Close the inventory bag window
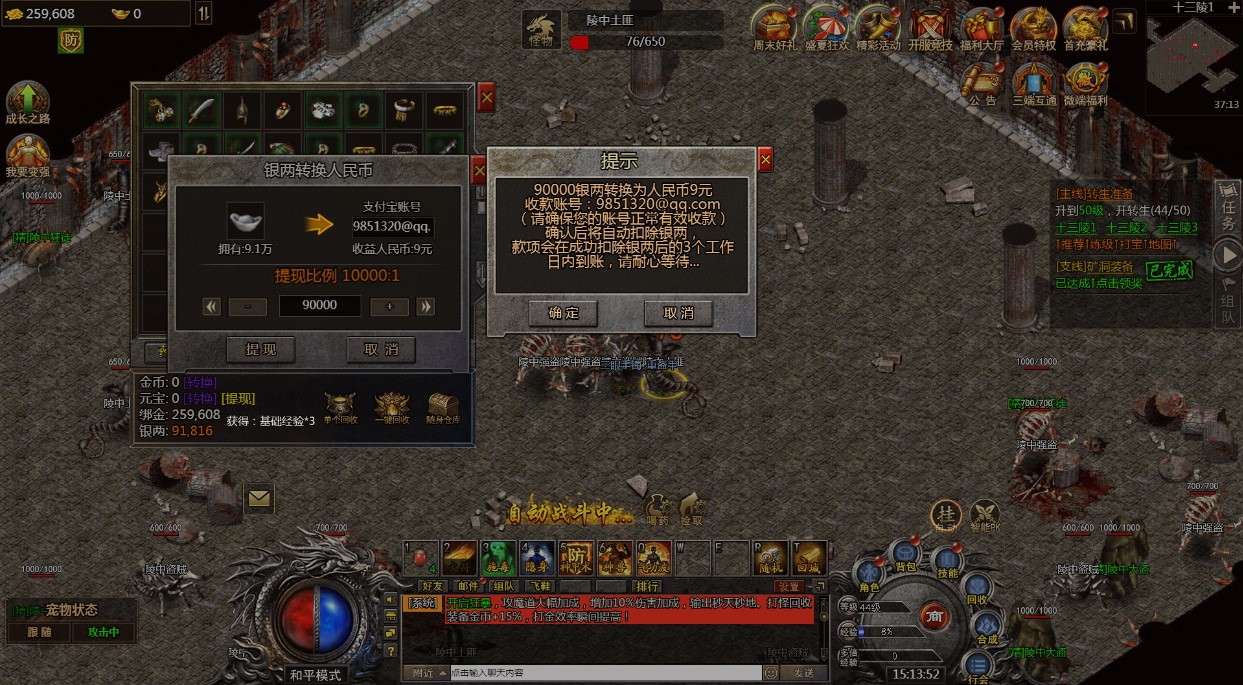 pyautogui.click(x=486, y=97)
